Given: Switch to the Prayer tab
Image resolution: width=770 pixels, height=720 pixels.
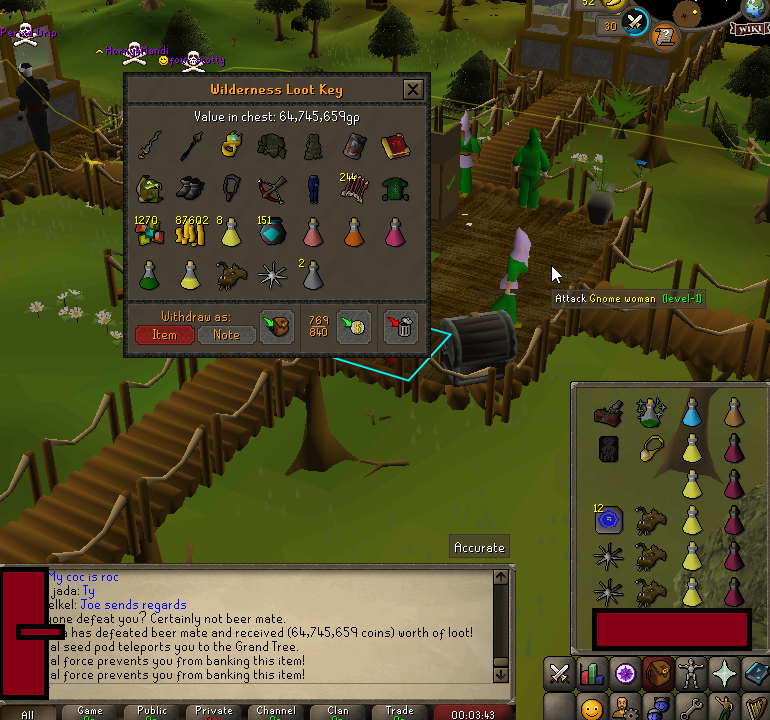Looking at the screenshot, I should point(723,673).
